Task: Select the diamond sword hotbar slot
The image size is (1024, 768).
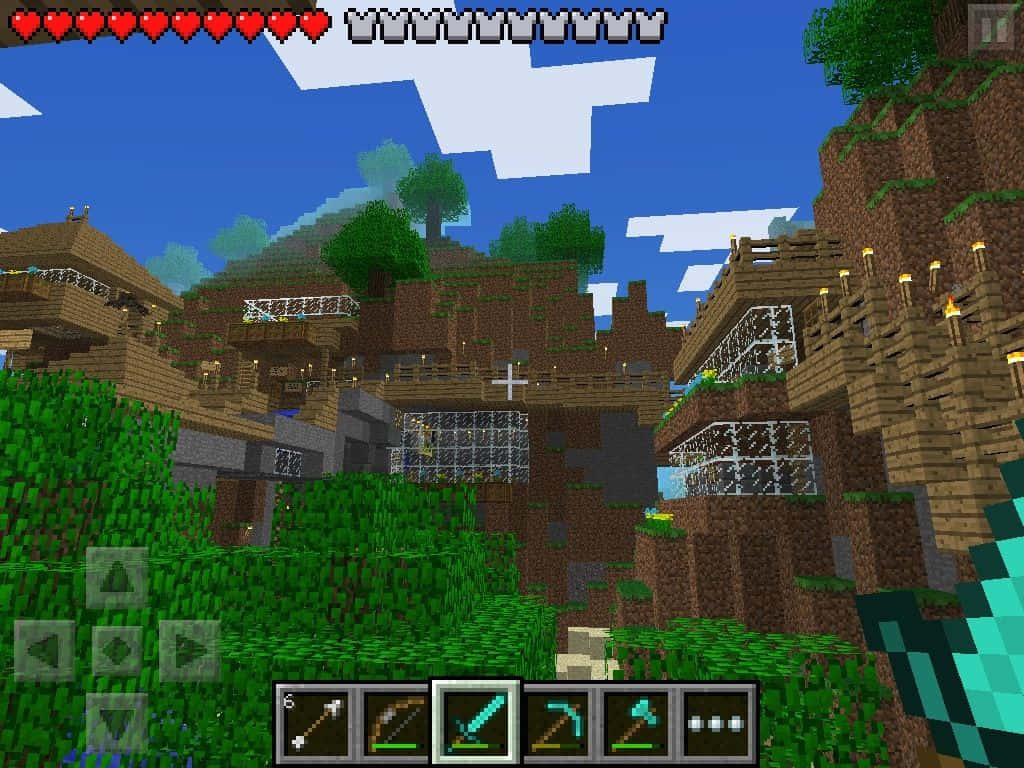Action: click(x=476, y=721)
